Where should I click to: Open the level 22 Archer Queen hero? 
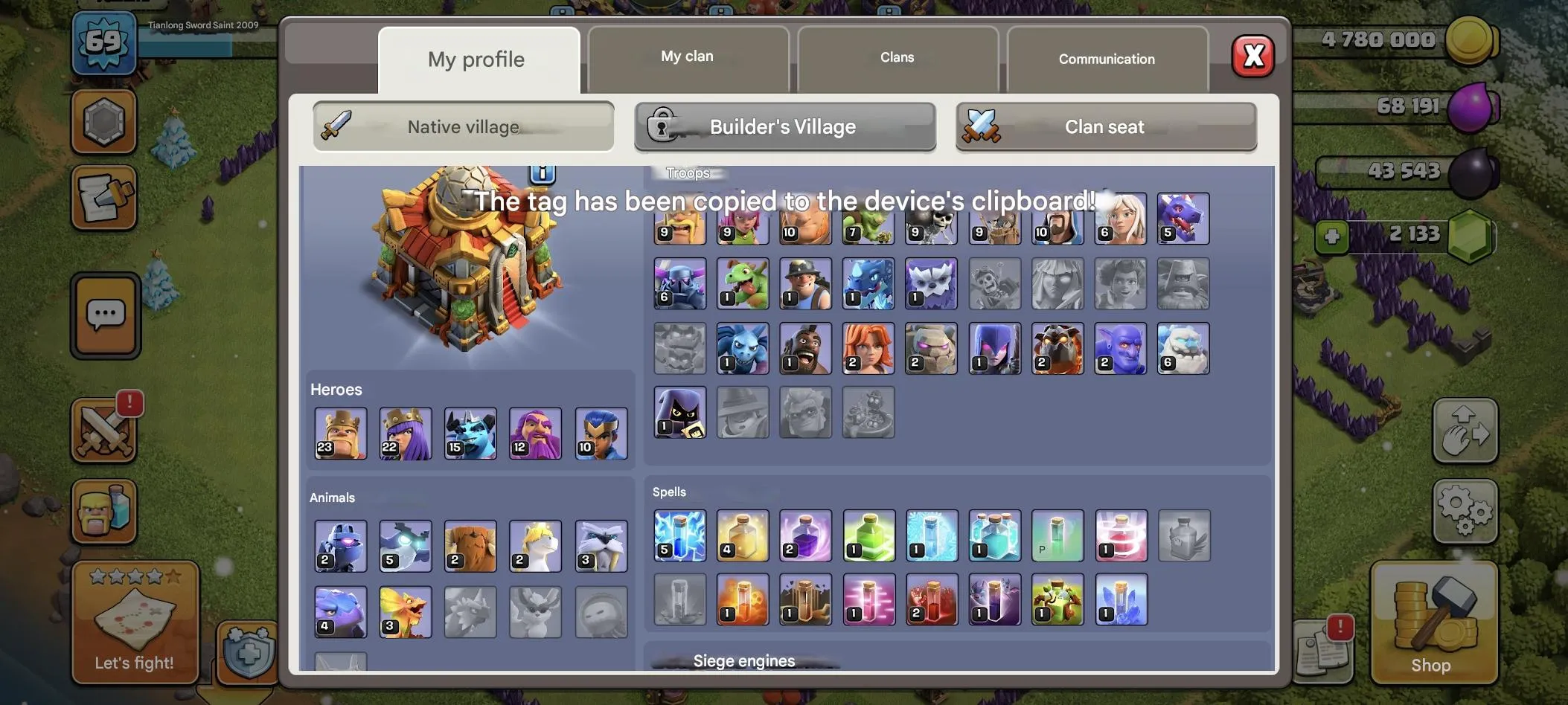pyautogui.click(x=405, y=434)
